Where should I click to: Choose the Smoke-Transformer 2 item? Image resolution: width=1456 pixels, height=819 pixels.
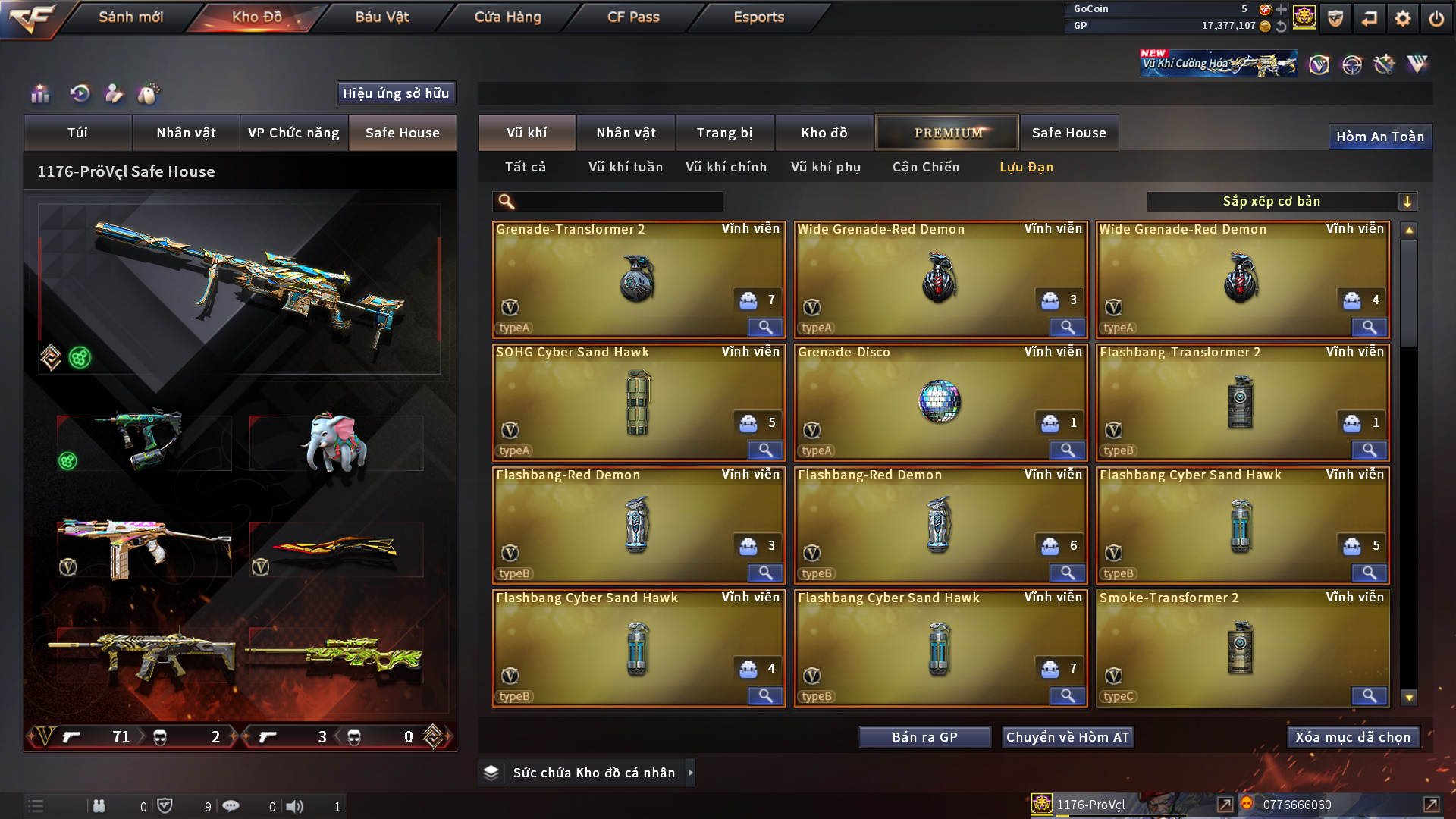[x=1241, y=648]
